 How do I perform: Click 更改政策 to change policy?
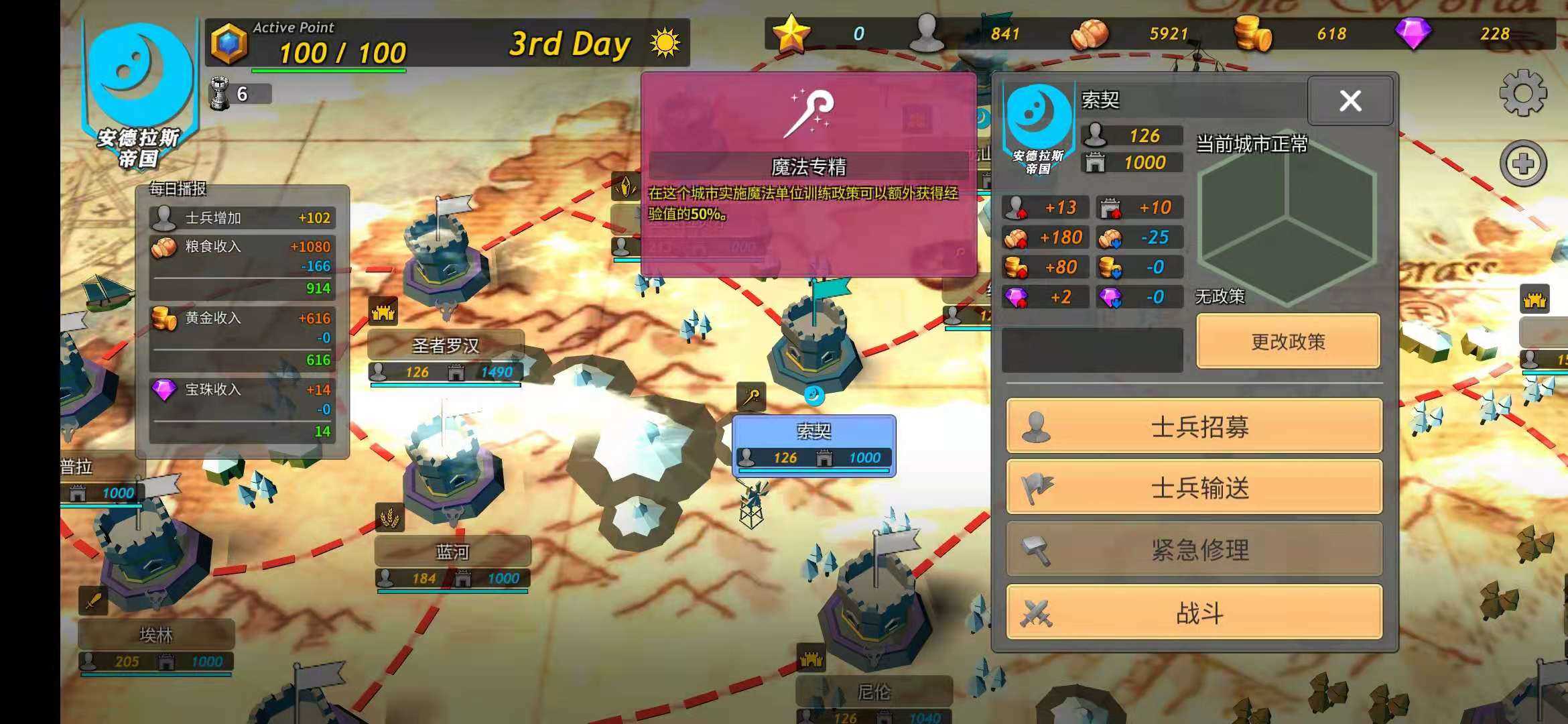pos(1288,342)
